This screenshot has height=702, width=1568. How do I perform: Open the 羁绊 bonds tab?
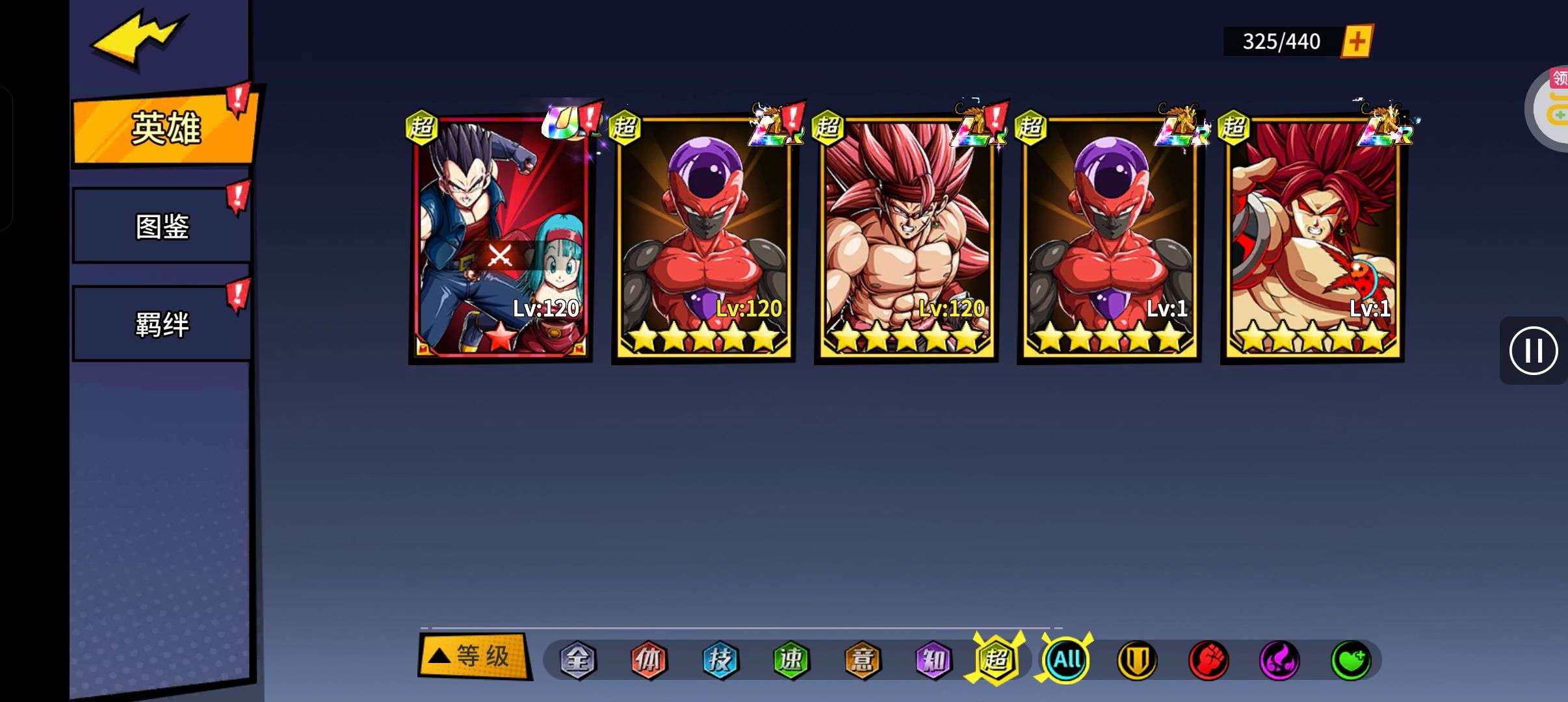point(162,324)
